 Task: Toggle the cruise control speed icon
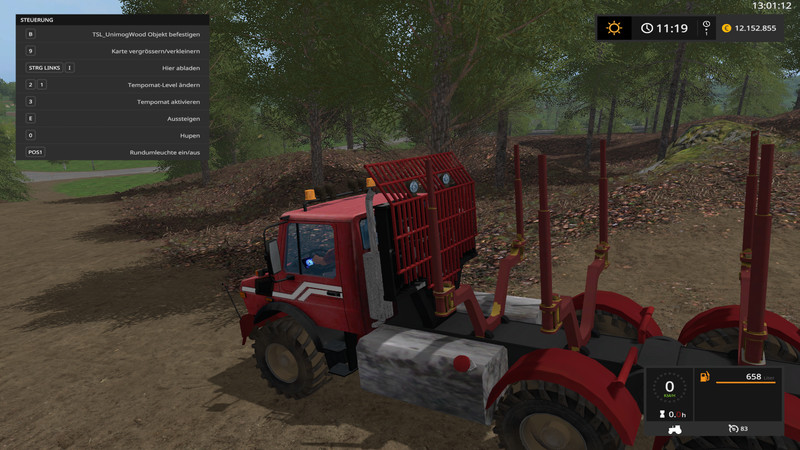[x=734, y=428]
